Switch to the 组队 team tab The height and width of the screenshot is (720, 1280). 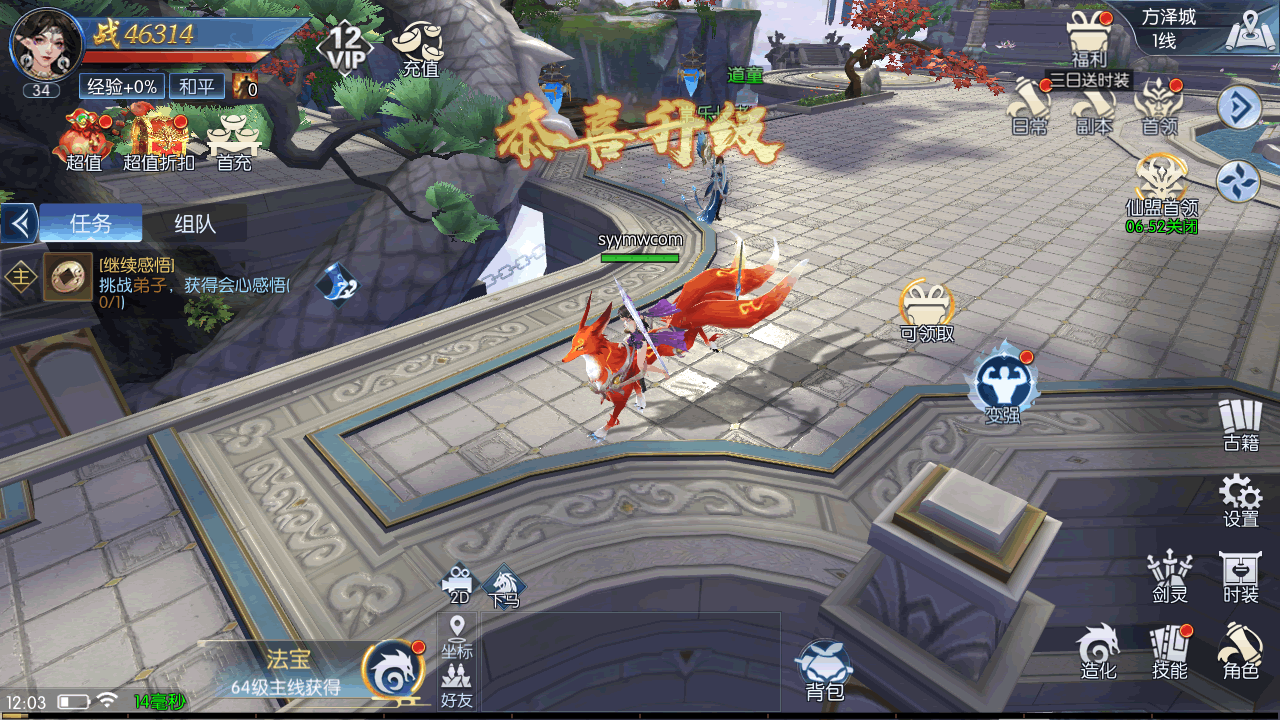[x=194, y=223]
